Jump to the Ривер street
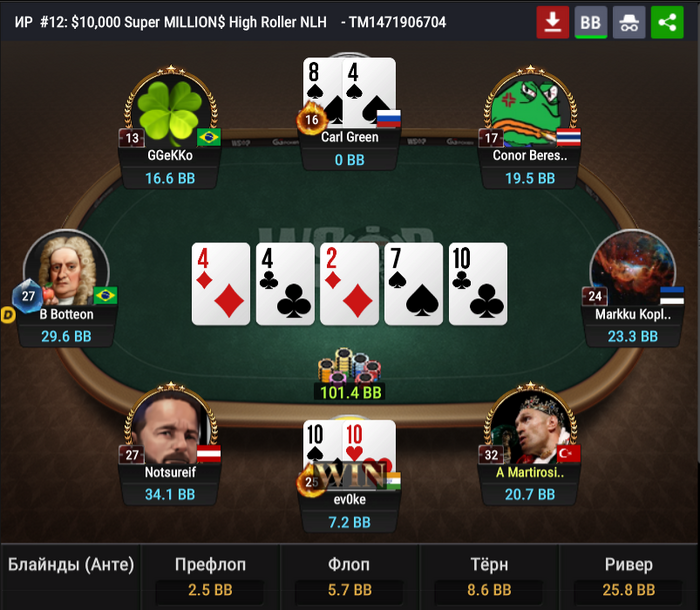 629,577
